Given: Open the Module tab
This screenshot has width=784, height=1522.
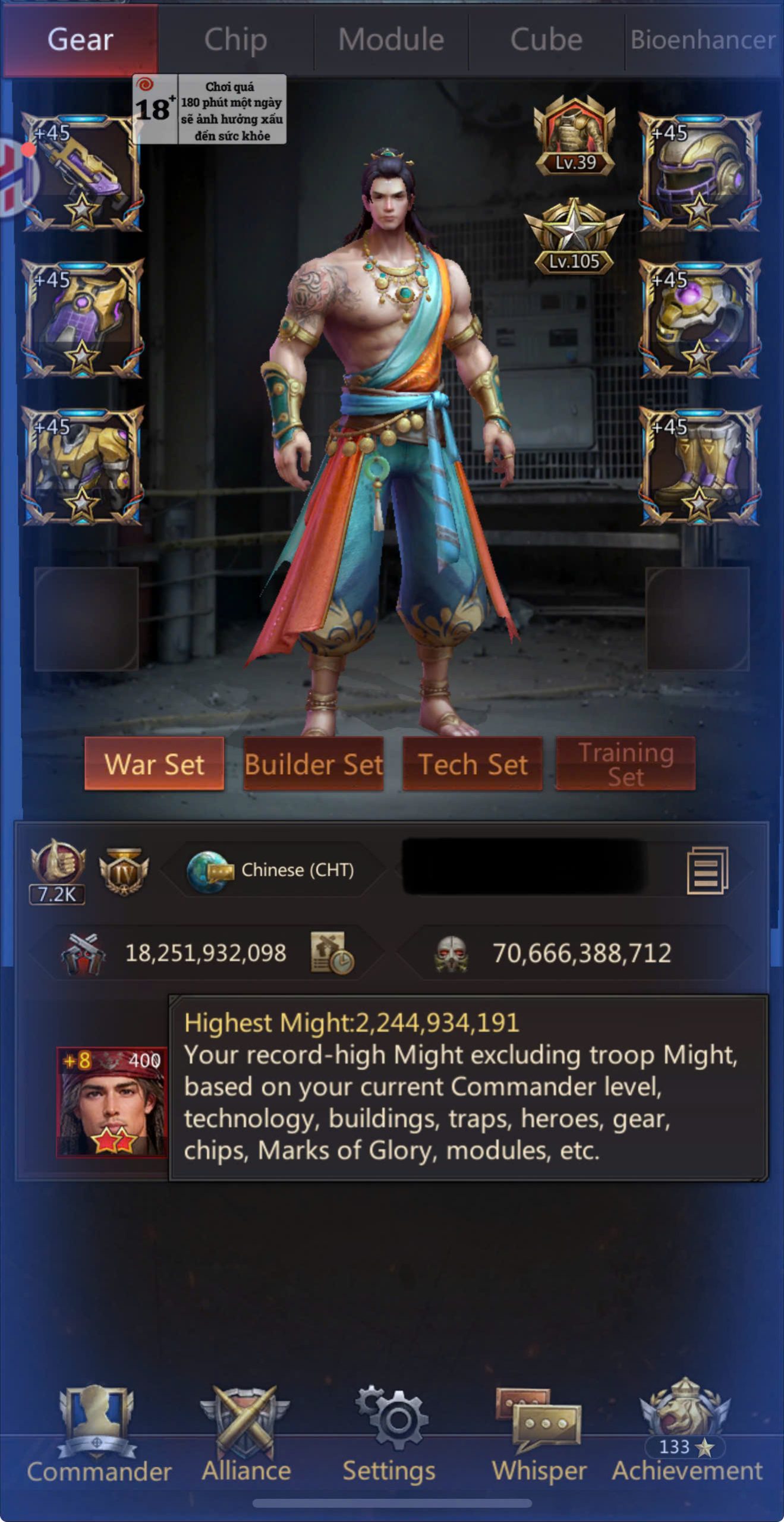Looking at the screenshot, I should tap(391, 40).
